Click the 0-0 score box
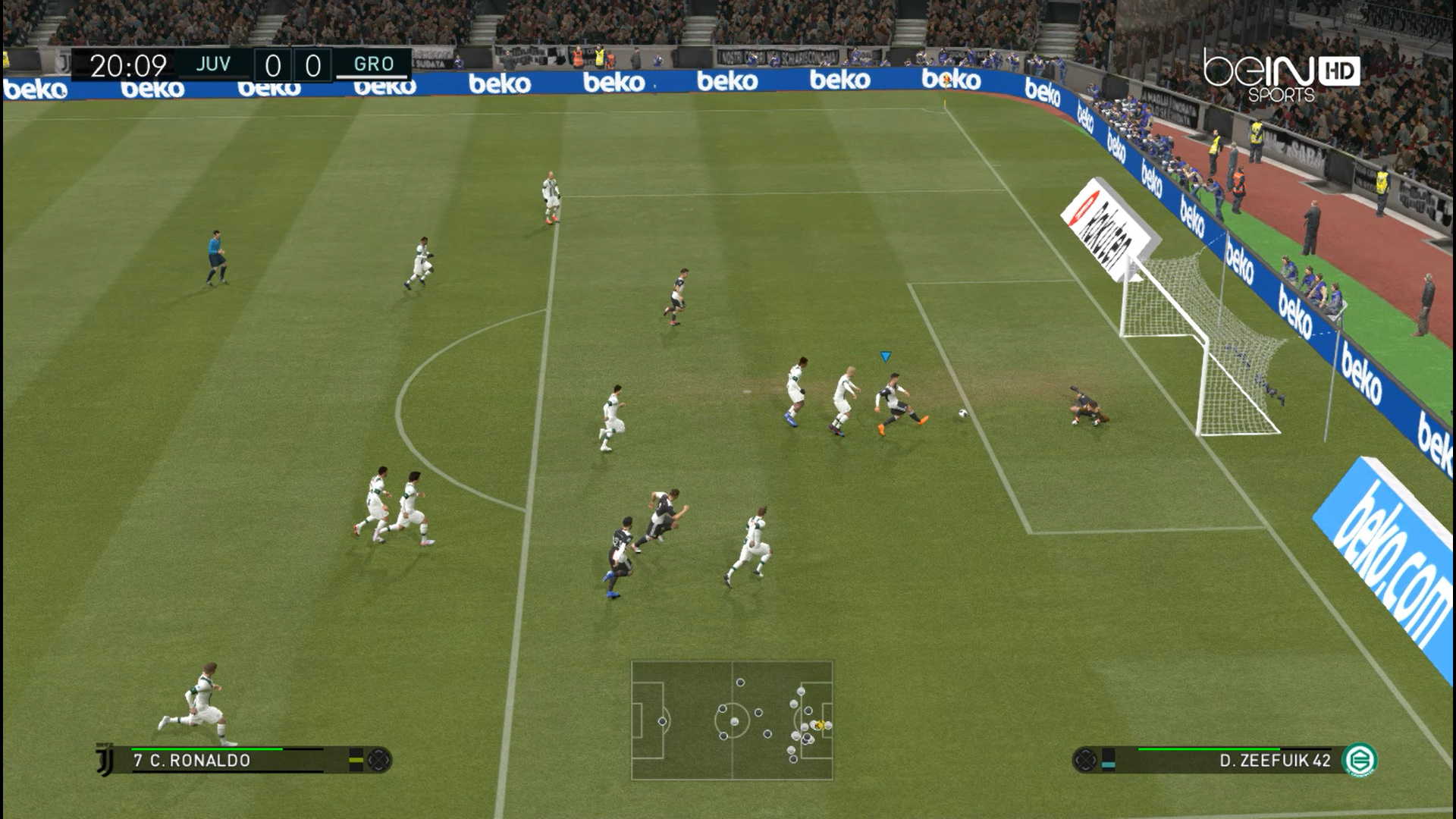 pyautogui.click(x=292, y=64)
